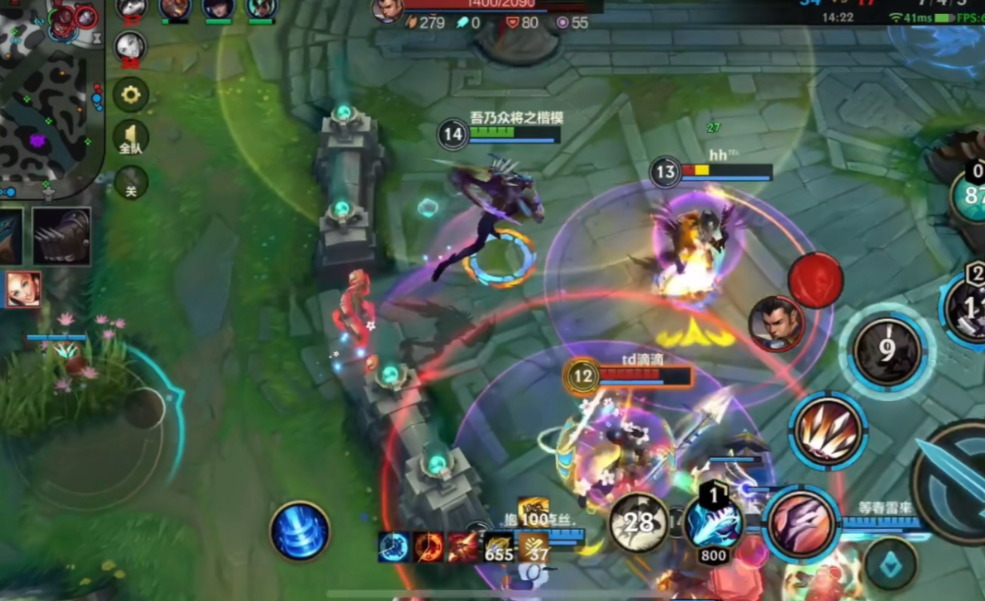Tap the summoner spell showing 28 cooldown
Image resolution: width=985 pixels, height=601 pixels.
pyautogui.click(x=639, y=522)
